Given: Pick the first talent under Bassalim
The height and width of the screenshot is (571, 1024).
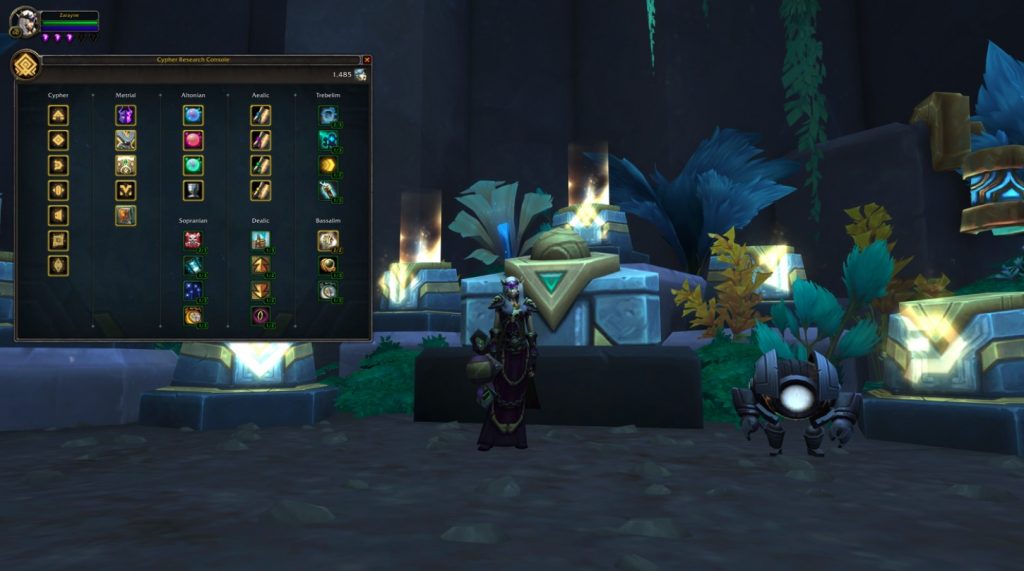Looking at the screenshot, I should pos(328,240).
